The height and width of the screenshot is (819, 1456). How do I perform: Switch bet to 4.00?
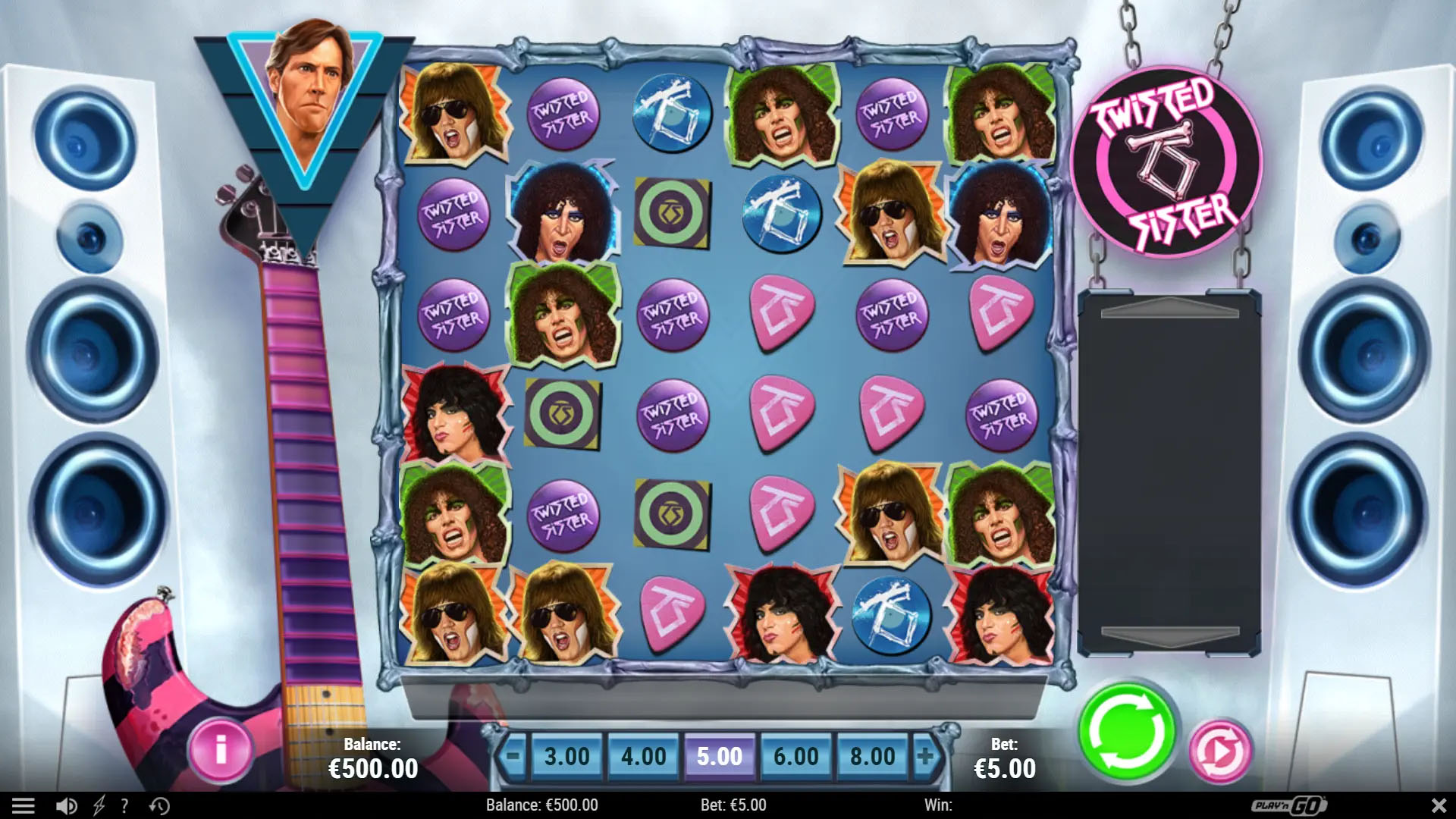(643, 756)
